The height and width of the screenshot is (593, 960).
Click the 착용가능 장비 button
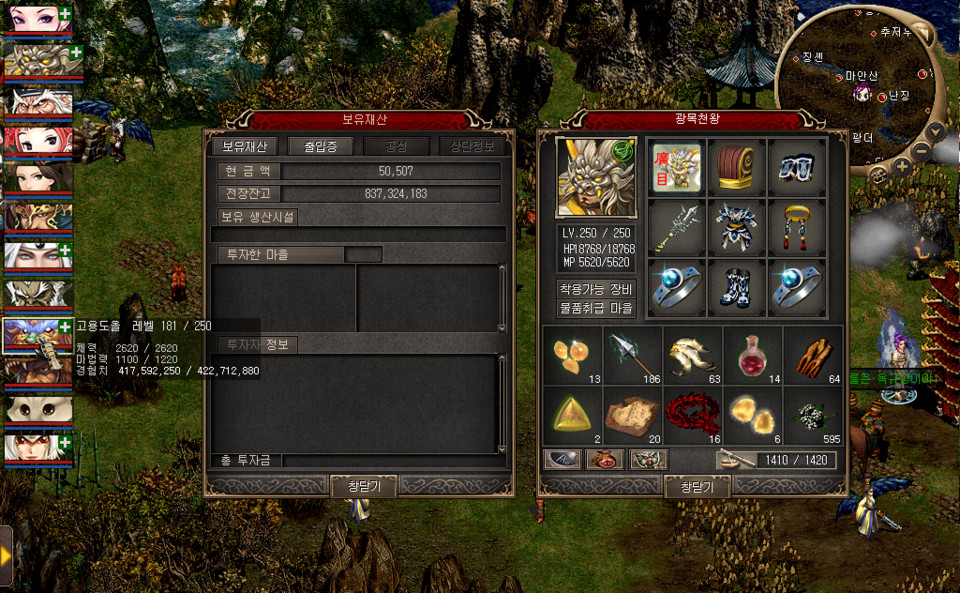tap(595, 289)
